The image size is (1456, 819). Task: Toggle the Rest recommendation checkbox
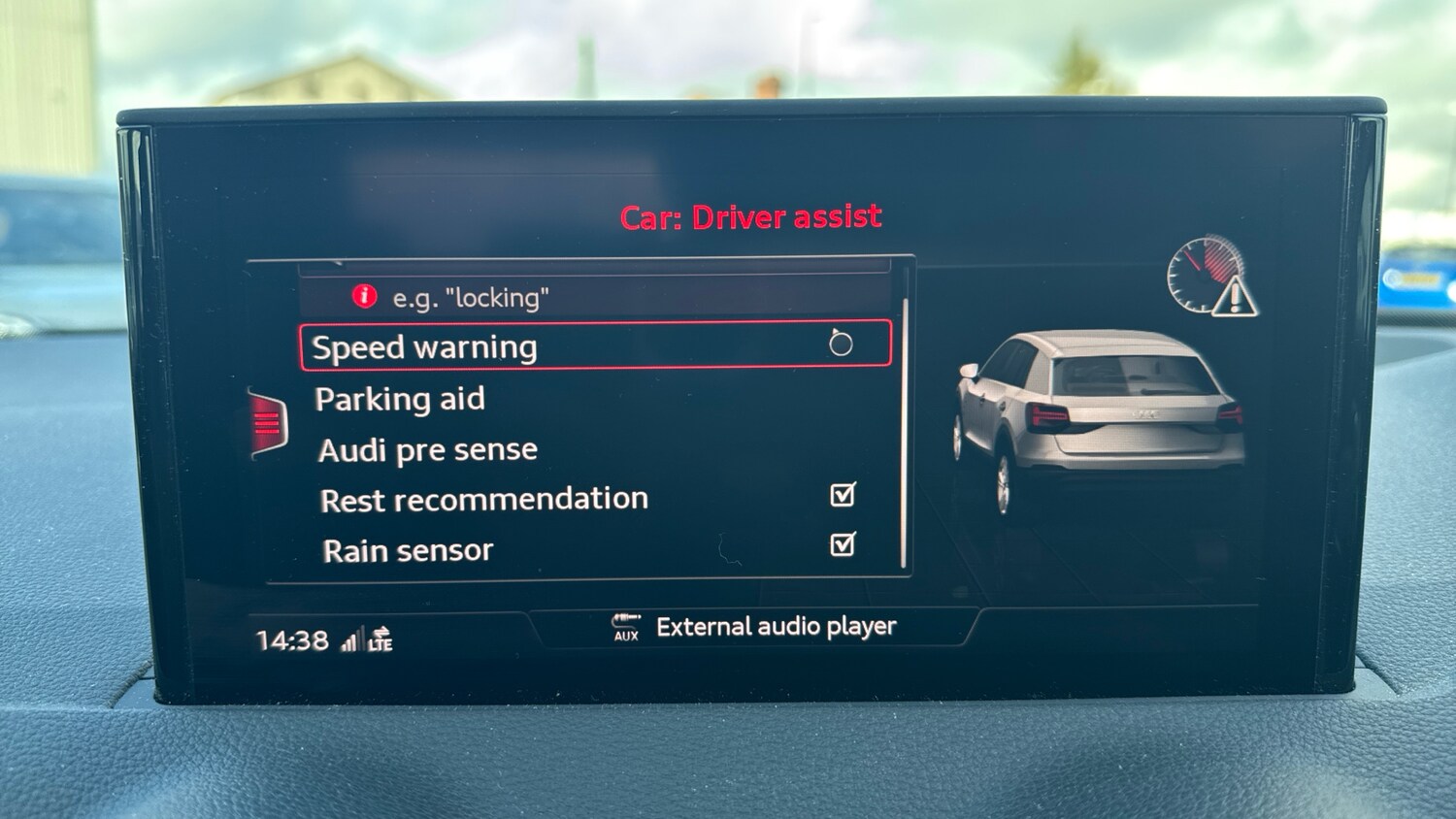point(843,496)
